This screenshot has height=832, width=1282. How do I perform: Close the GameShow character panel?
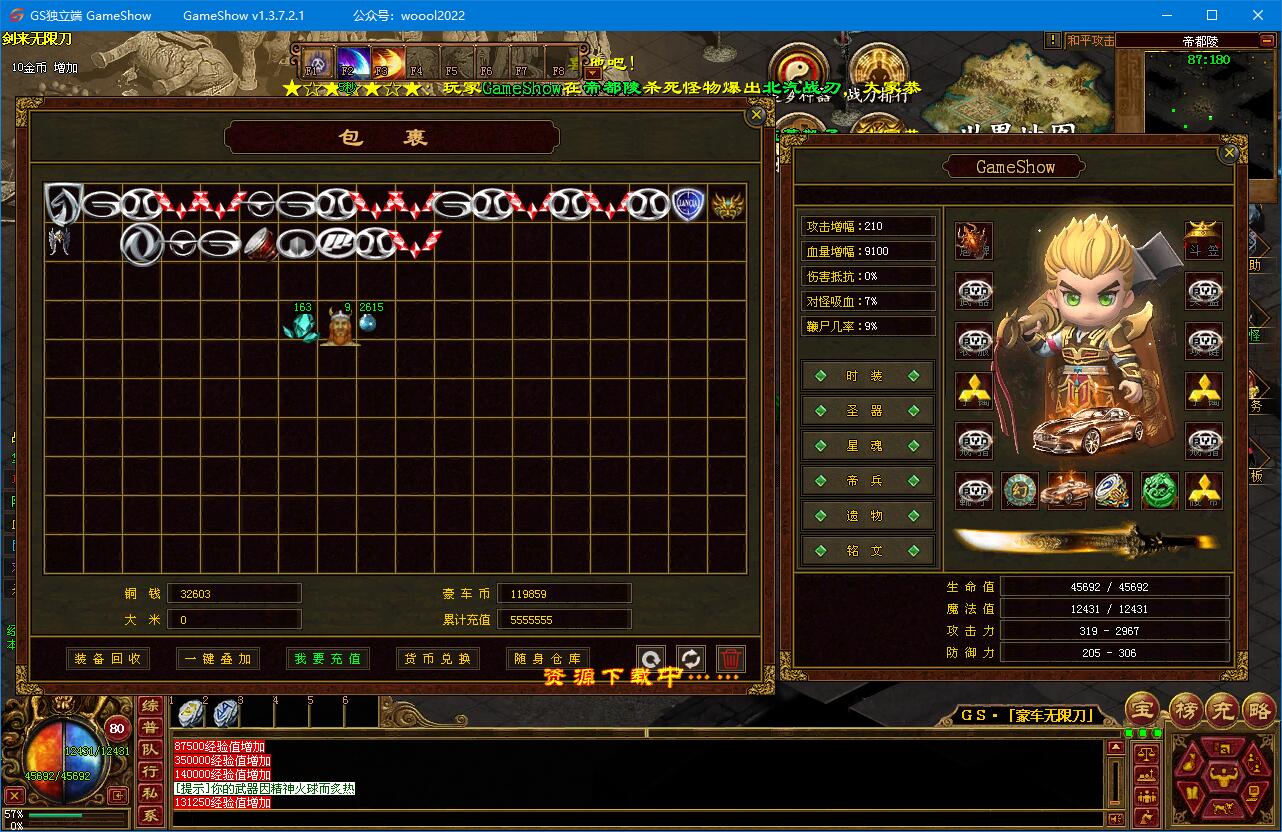point(1230,153)
